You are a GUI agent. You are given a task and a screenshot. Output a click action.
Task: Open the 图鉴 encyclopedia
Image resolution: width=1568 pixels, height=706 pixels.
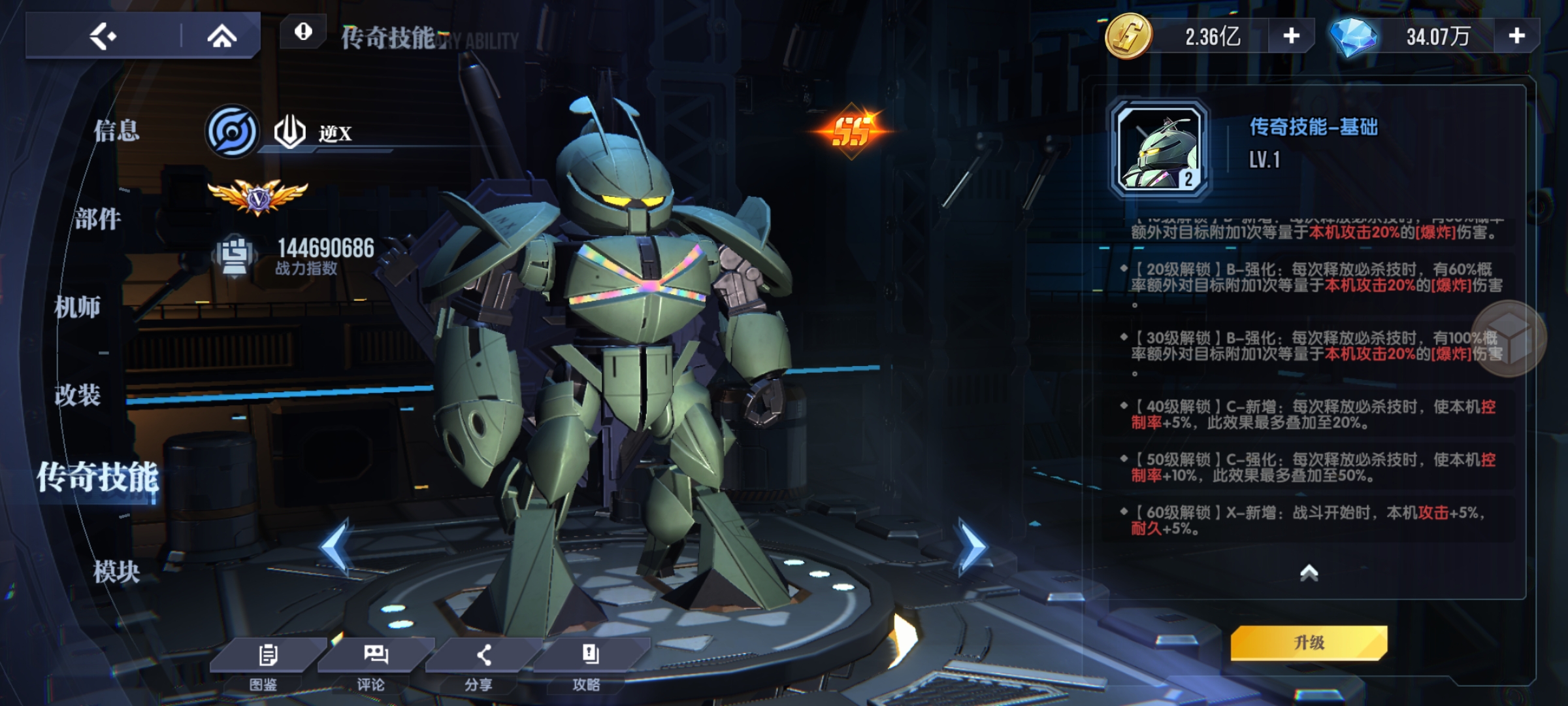click(x=267, y=662)
